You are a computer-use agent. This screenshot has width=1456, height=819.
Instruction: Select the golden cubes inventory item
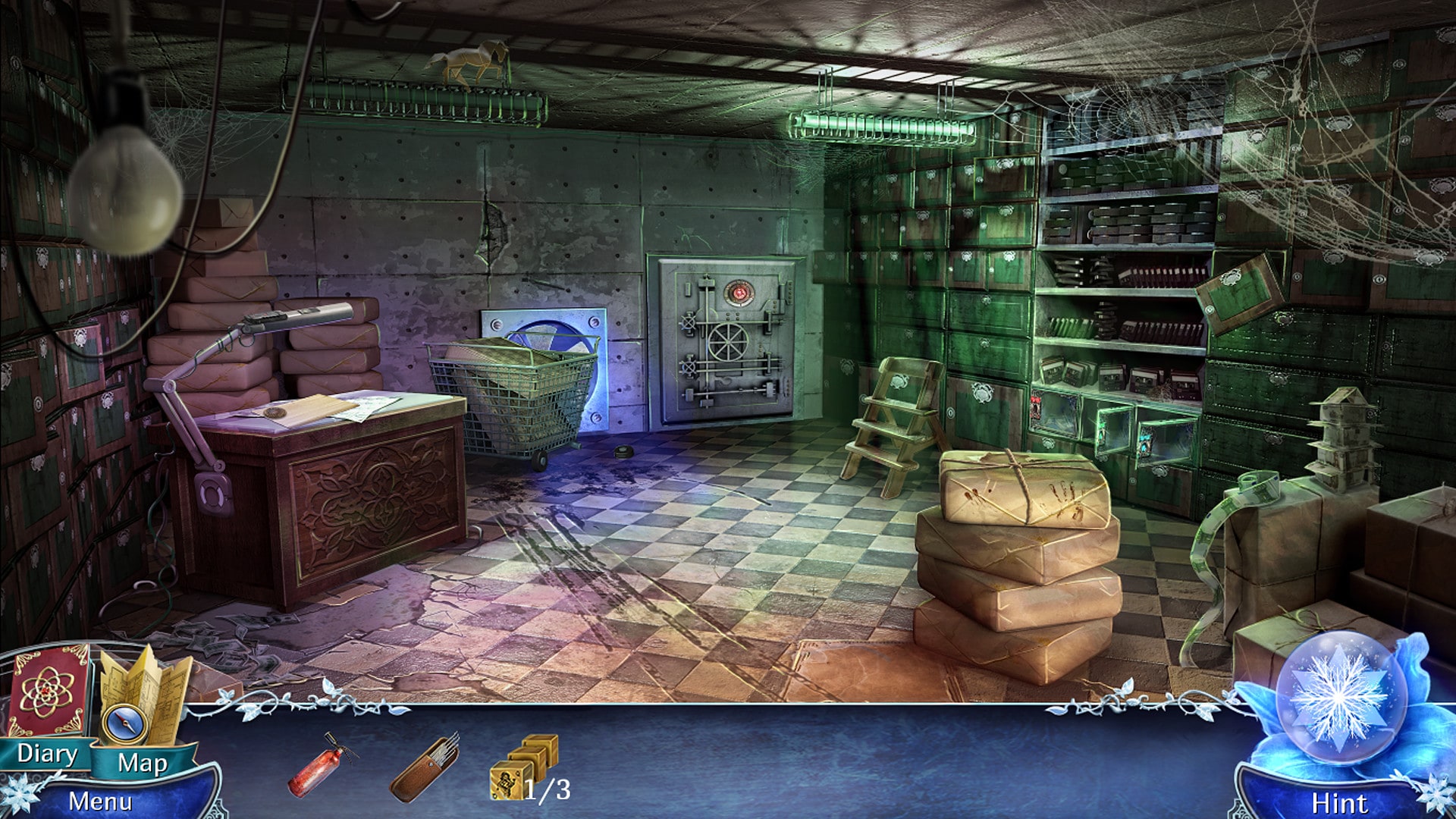click(x=523, y=766)
